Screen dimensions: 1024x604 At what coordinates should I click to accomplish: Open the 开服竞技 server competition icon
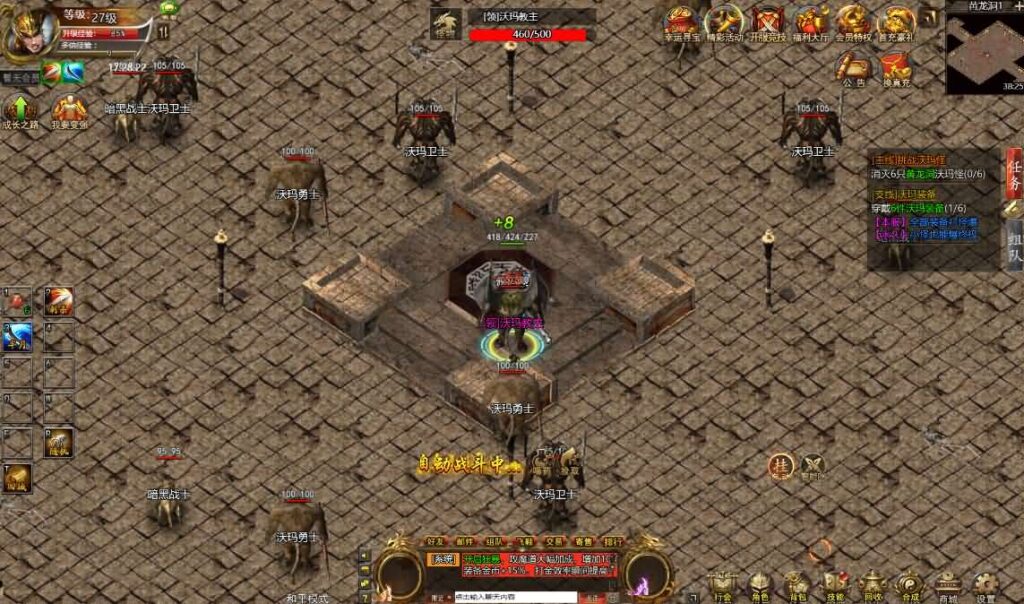coord(768,21)
